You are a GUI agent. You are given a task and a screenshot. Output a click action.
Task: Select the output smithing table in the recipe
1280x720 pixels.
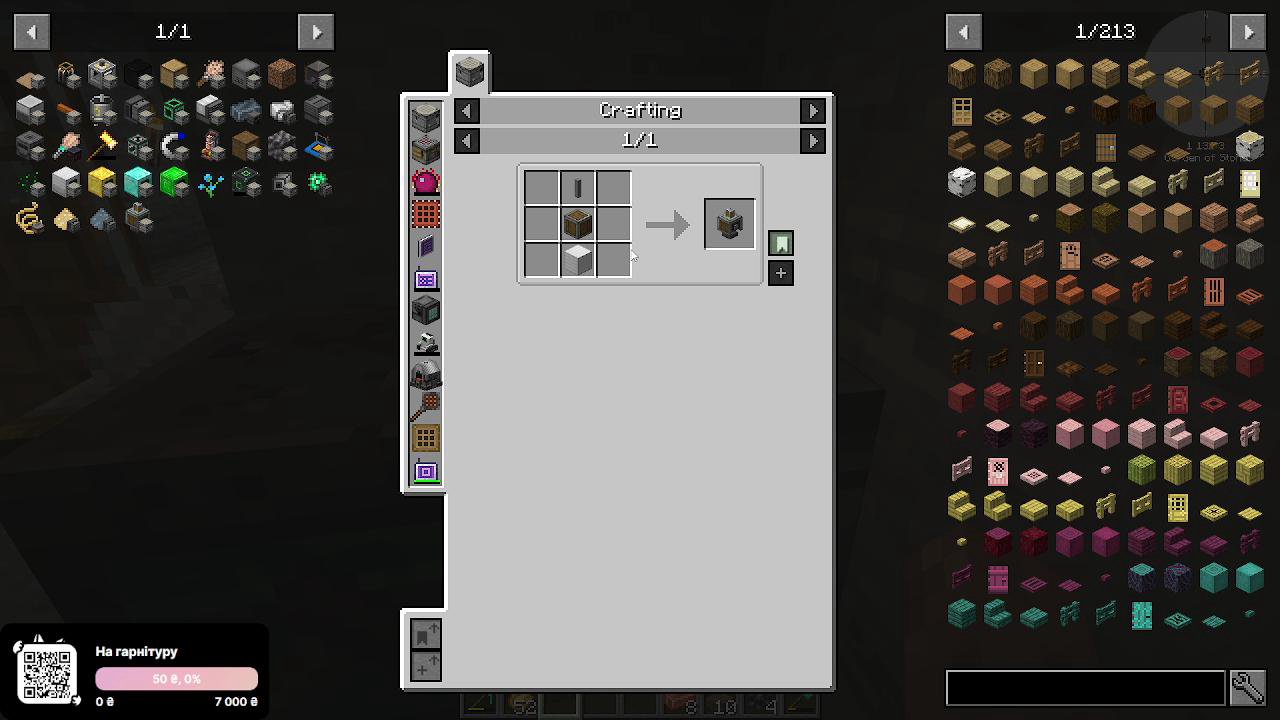click(x=729, y=223)
